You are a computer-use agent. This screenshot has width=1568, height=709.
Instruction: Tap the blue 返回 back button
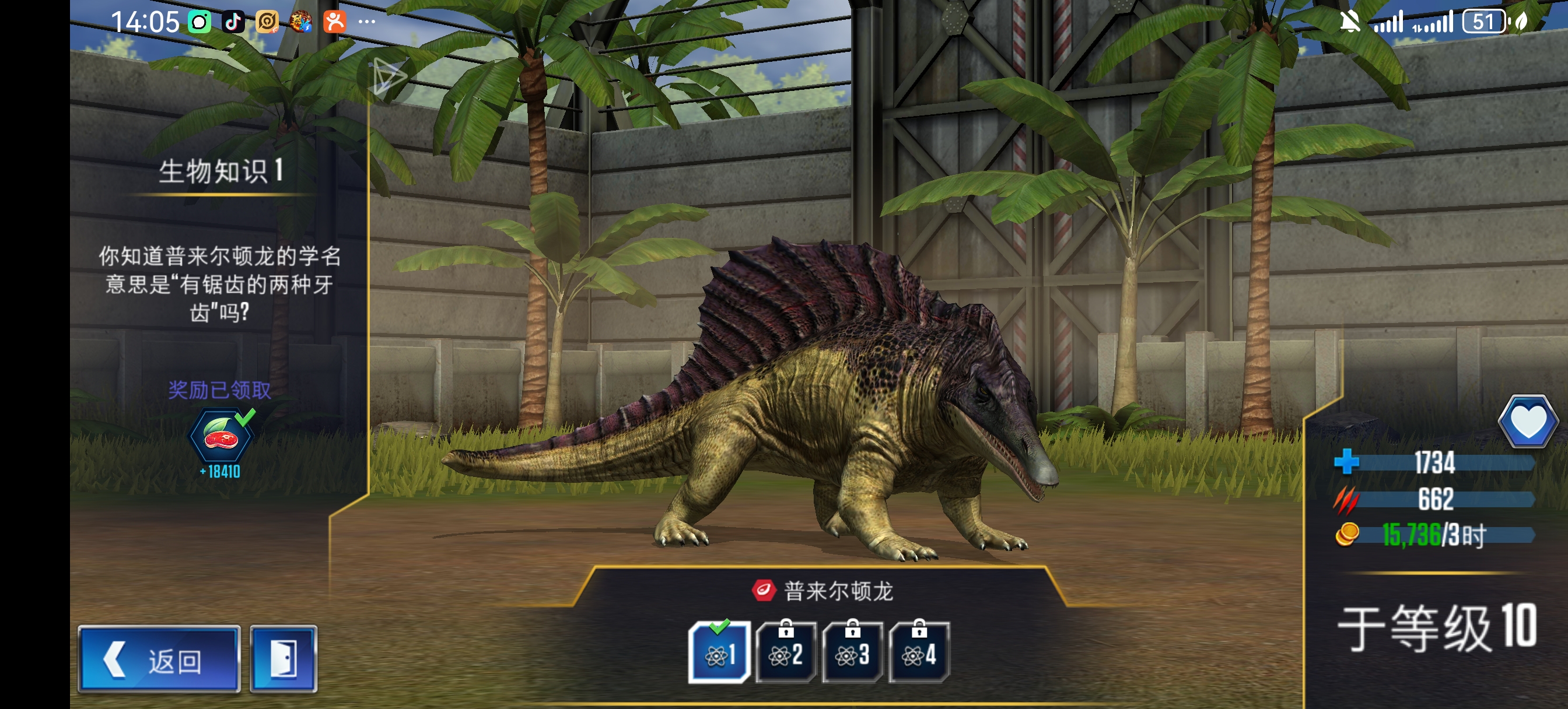pos(159,659)
